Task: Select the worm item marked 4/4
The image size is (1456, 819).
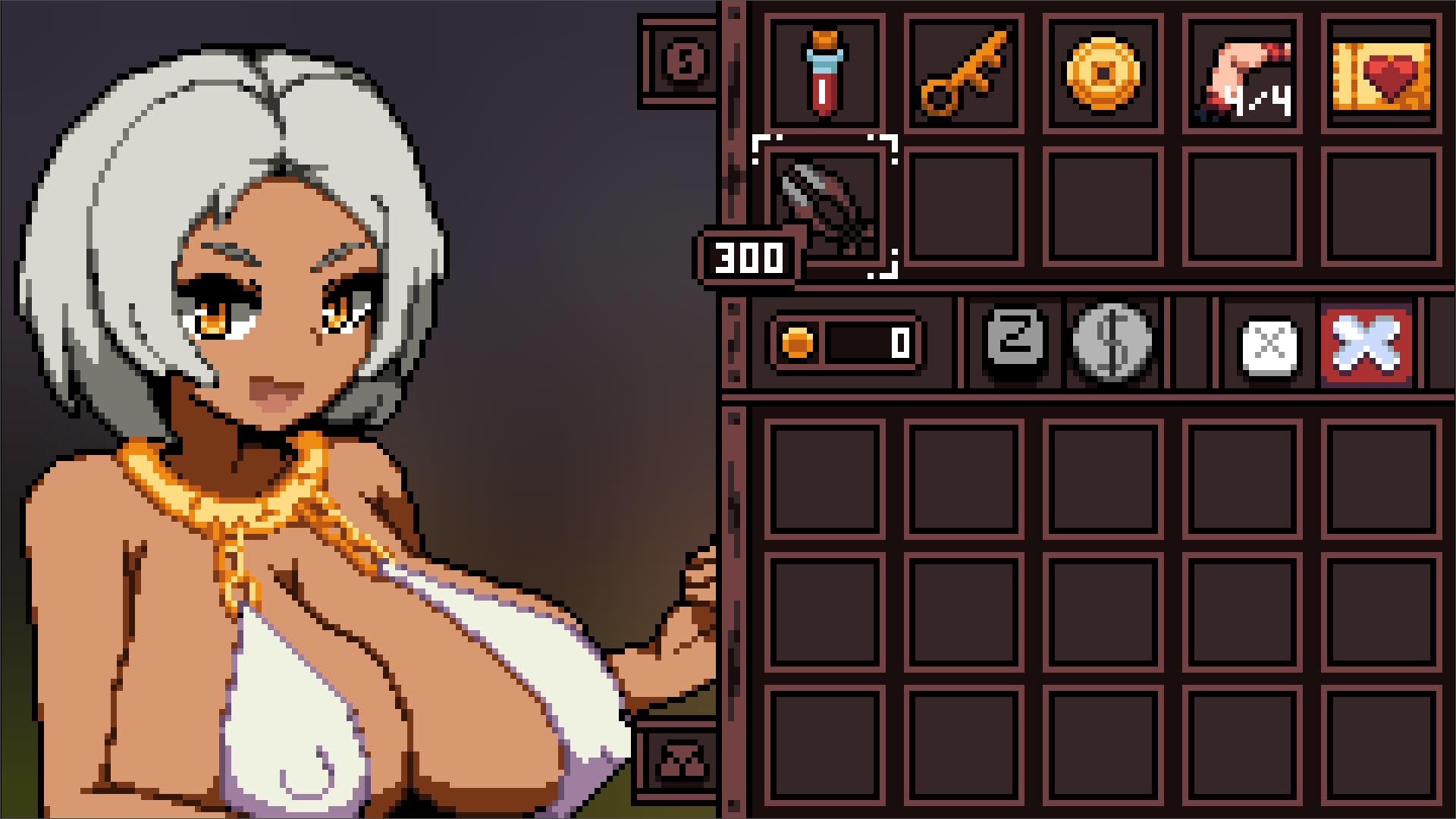Action: tap(1241, 74)
